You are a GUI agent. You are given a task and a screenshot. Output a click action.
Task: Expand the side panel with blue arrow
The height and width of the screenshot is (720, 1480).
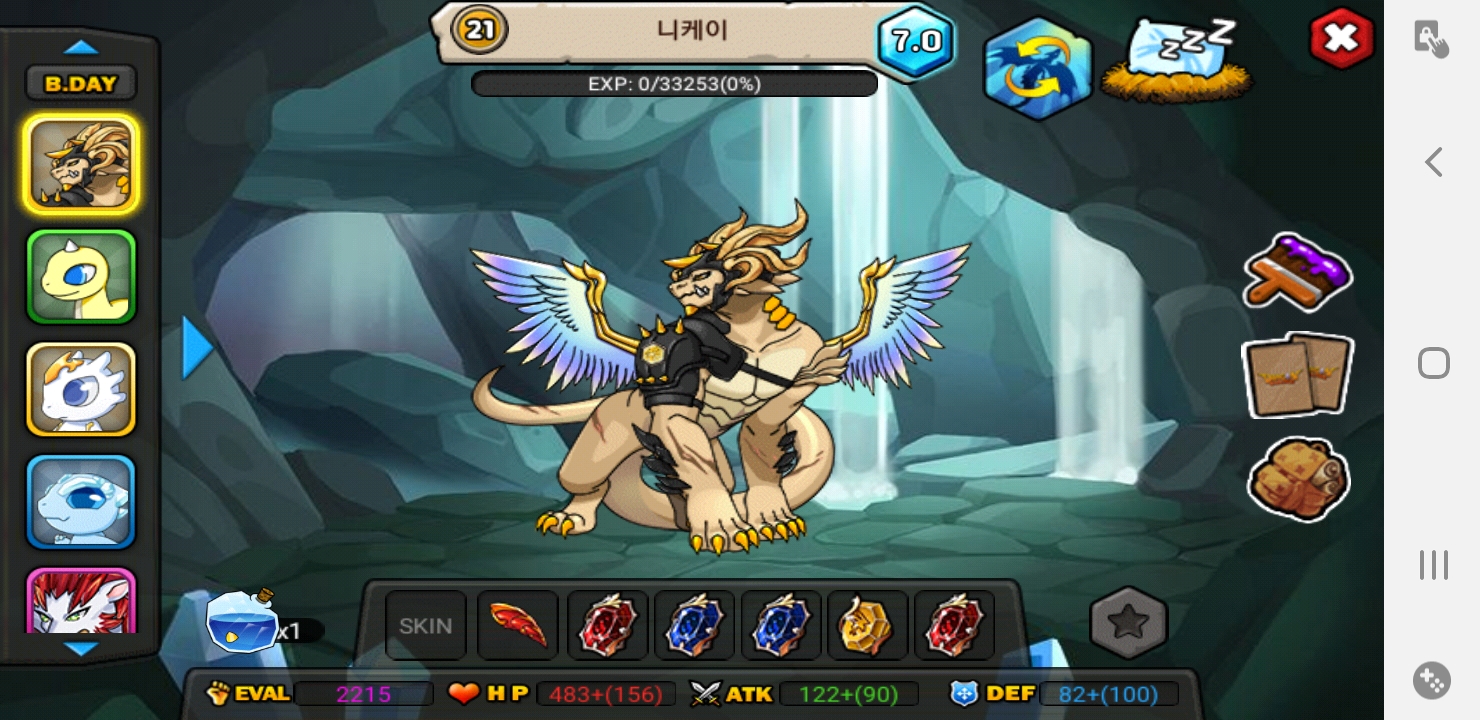point(197,348)
